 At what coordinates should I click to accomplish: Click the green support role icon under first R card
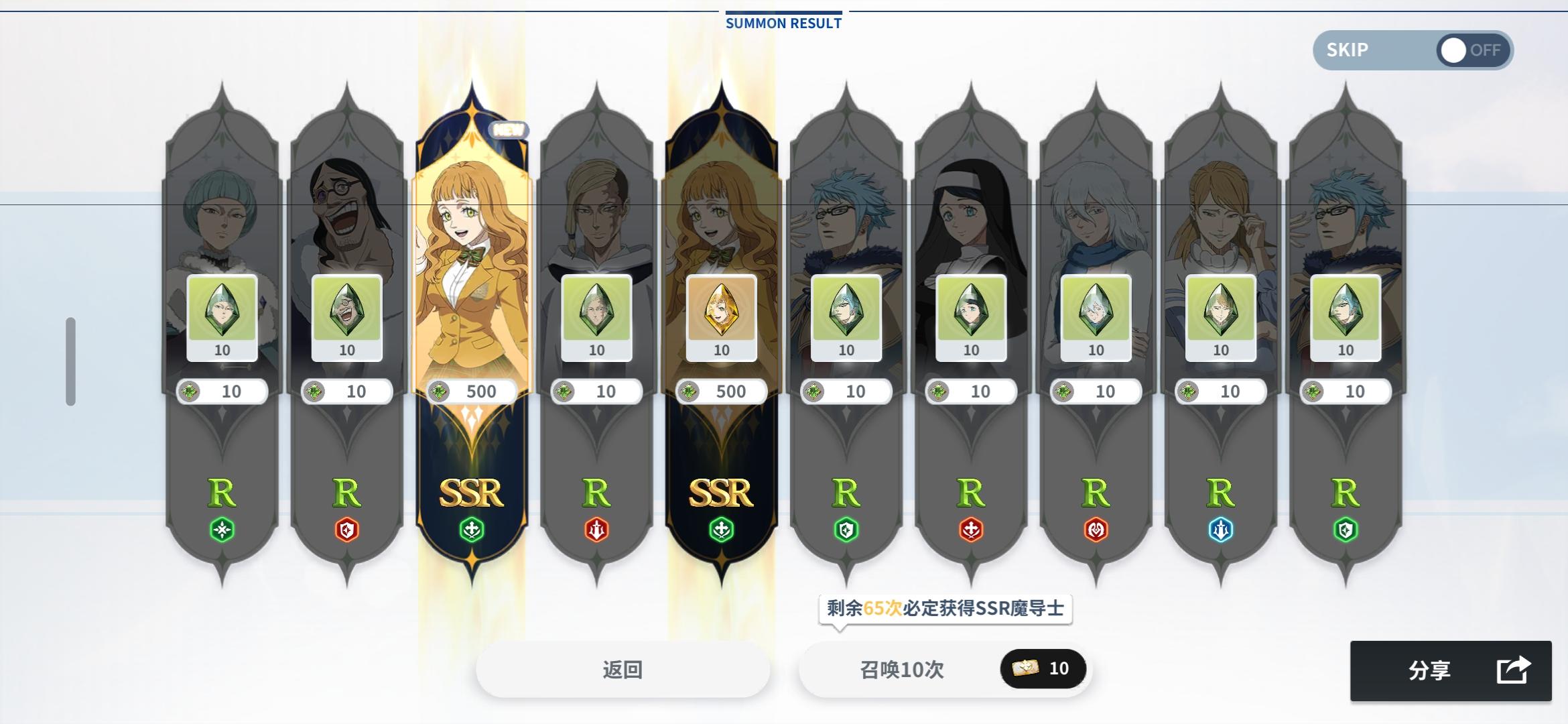221,529
